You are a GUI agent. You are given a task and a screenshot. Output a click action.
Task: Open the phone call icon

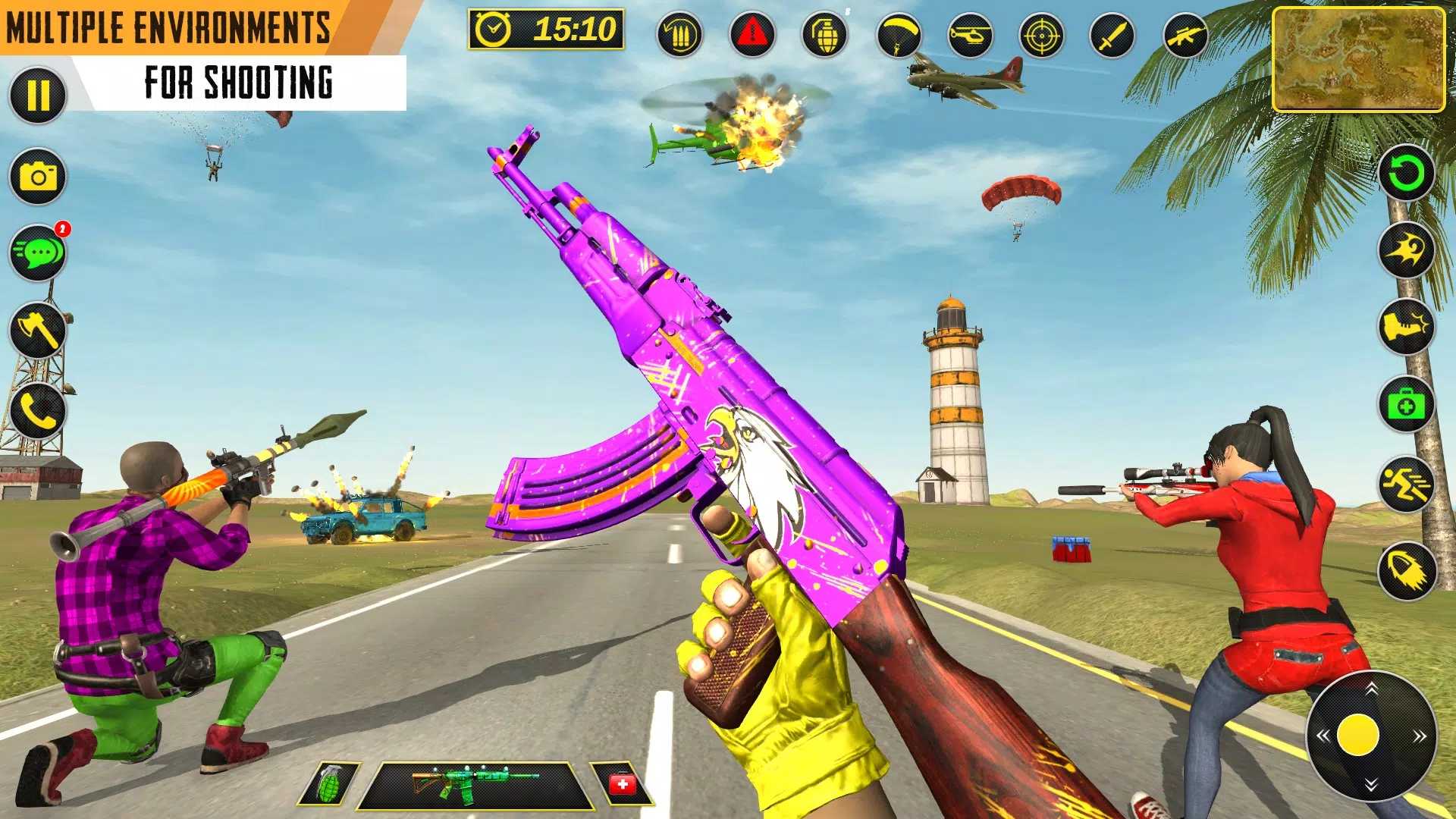[36, 409]
